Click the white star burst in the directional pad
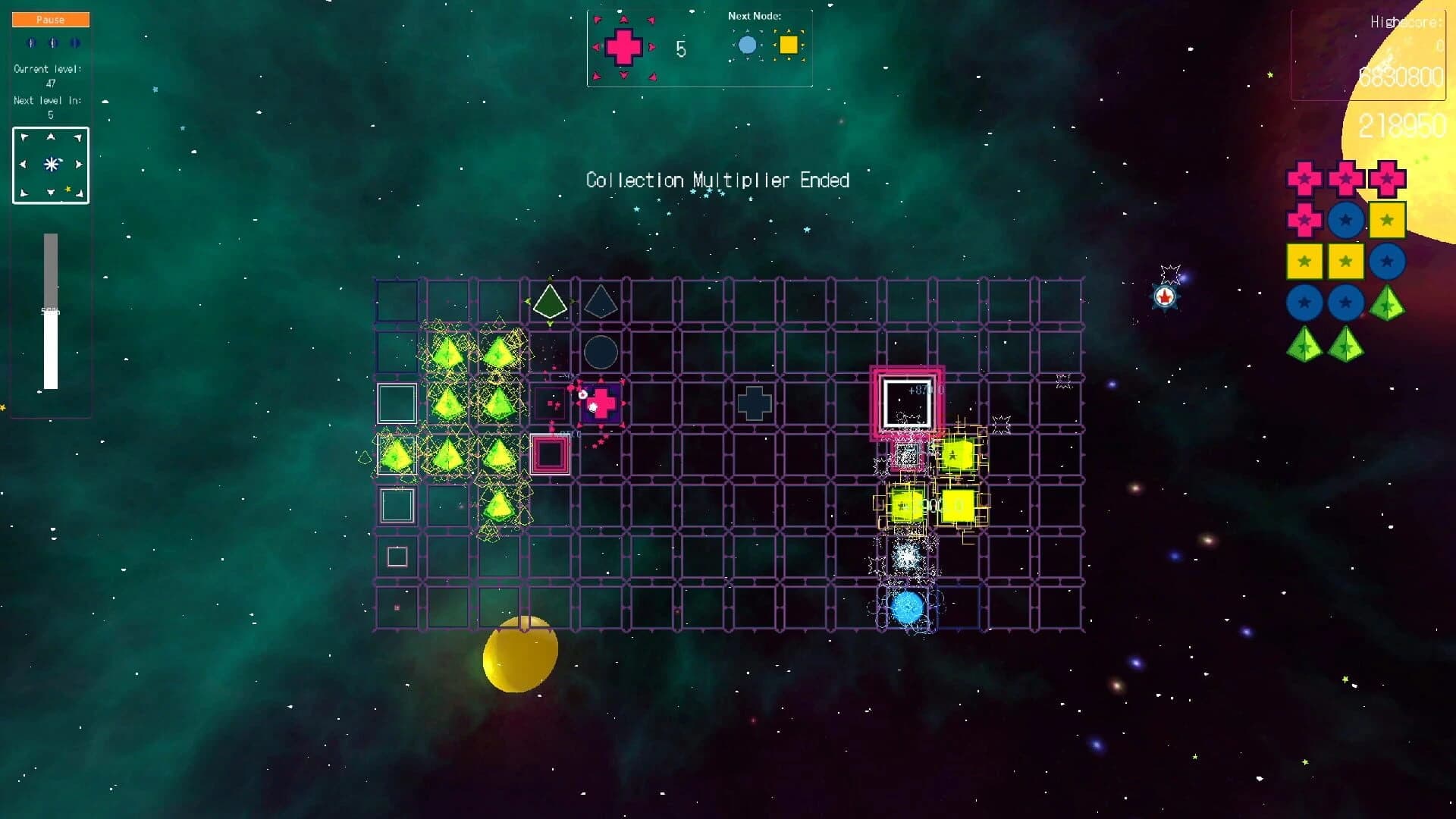 click(x=50, y=163)
